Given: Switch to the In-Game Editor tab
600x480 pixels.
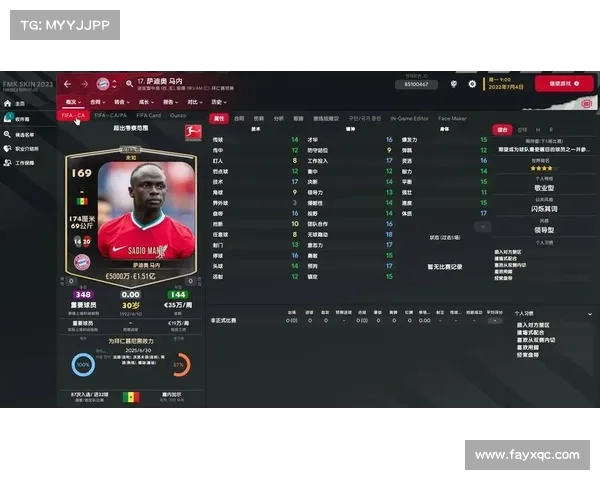Looking at the screenshot, I should click(x=408, y=118).
